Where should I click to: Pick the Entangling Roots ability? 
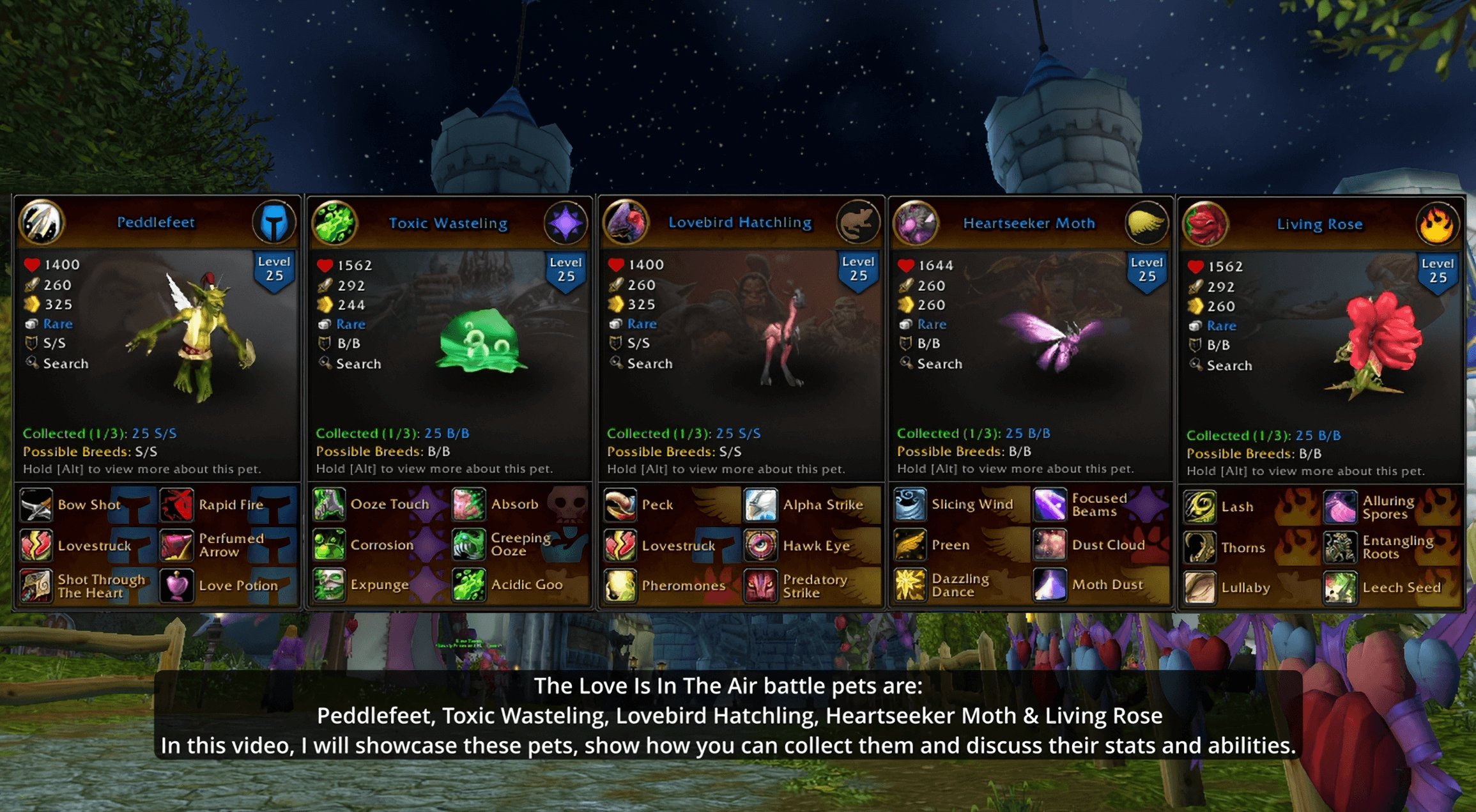tap(1340, 548)
